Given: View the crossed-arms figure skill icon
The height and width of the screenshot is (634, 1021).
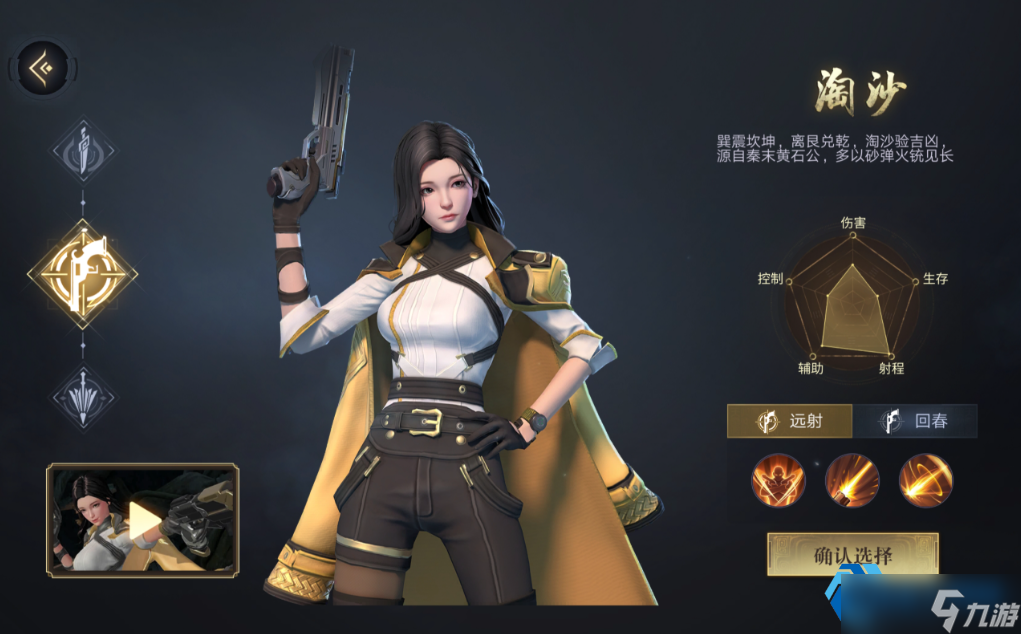Looking at the screenshot, I should (x=778, y=480).
